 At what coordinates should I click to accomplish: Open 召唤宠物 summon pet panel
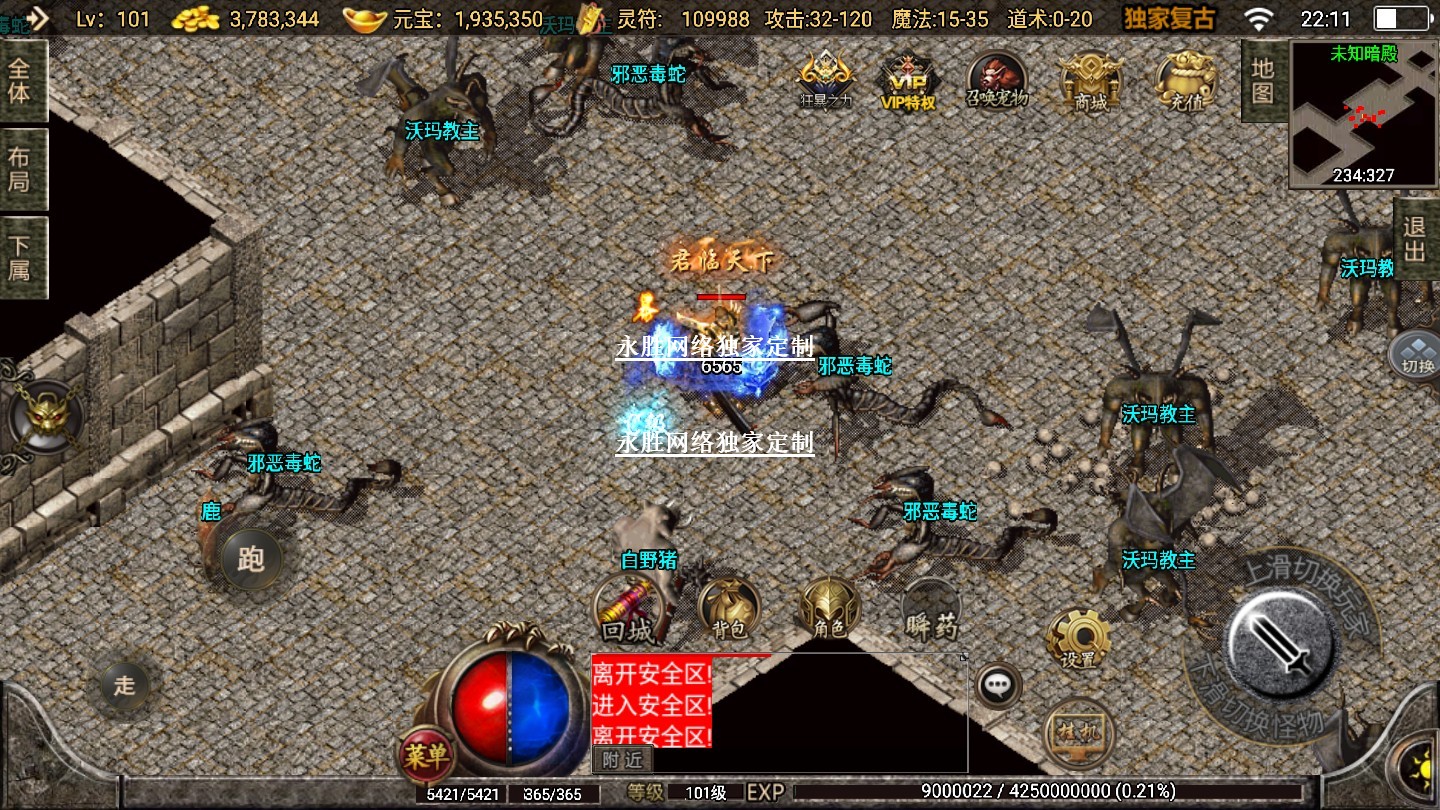coord(996,80)
